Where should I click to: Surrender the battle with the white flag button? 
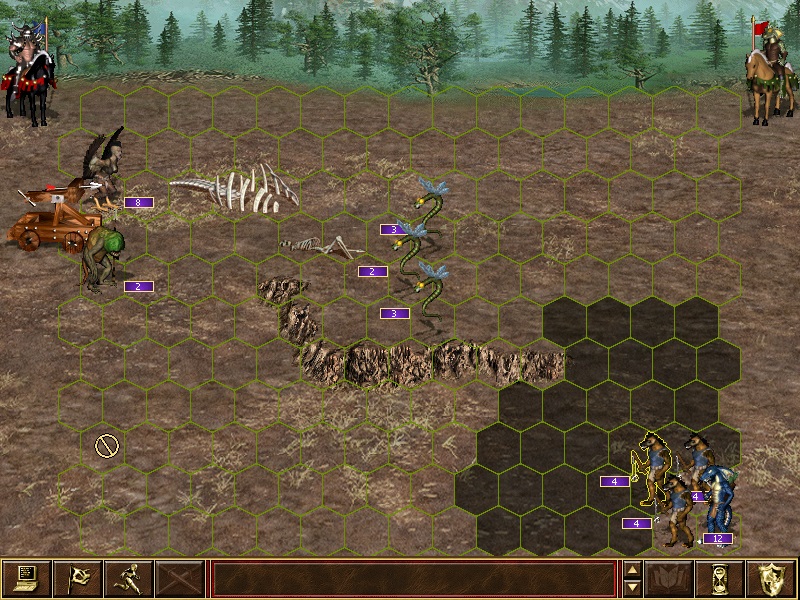tap(77, 579)
